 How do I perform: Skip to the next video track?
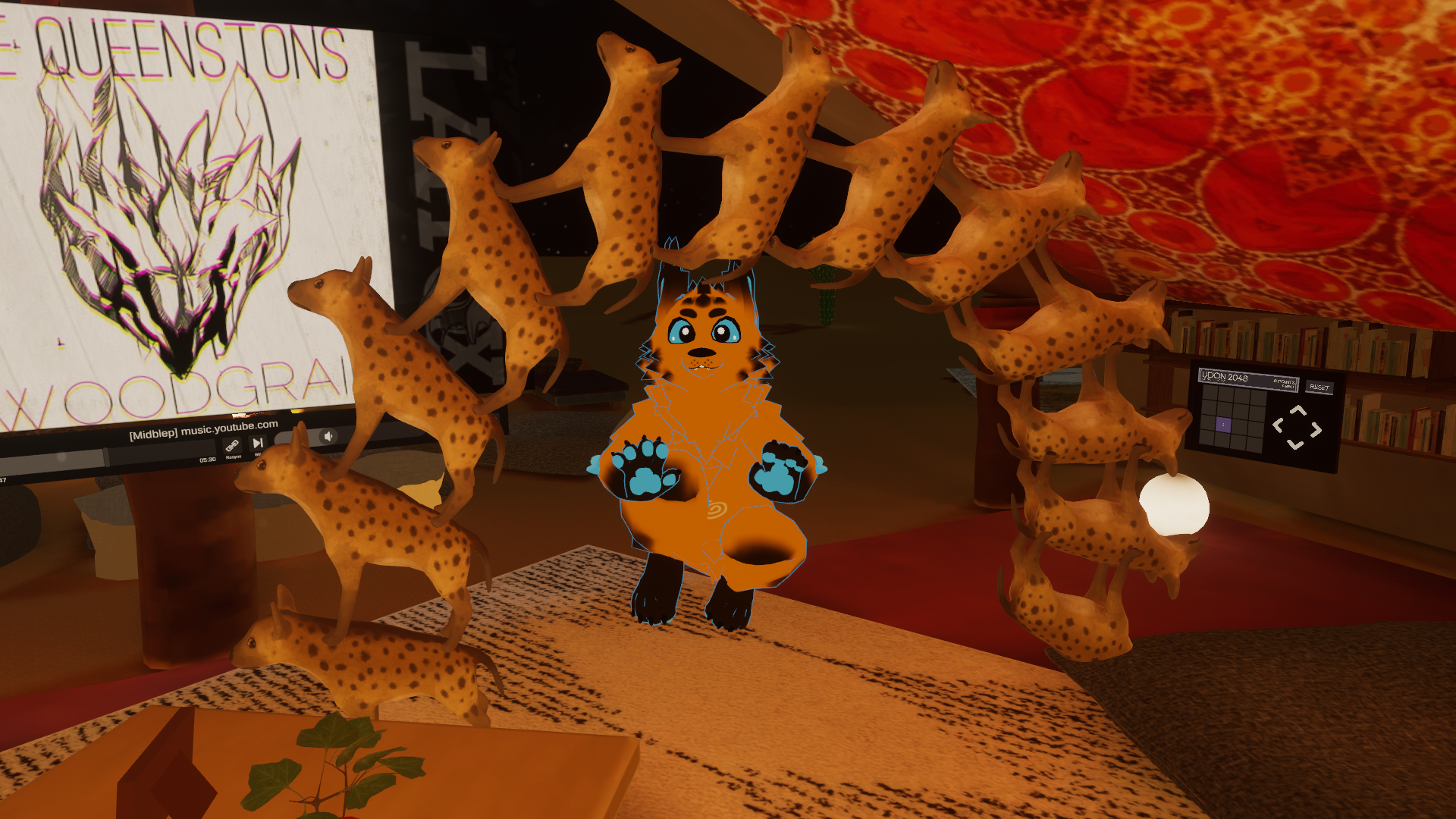[258, 443]
